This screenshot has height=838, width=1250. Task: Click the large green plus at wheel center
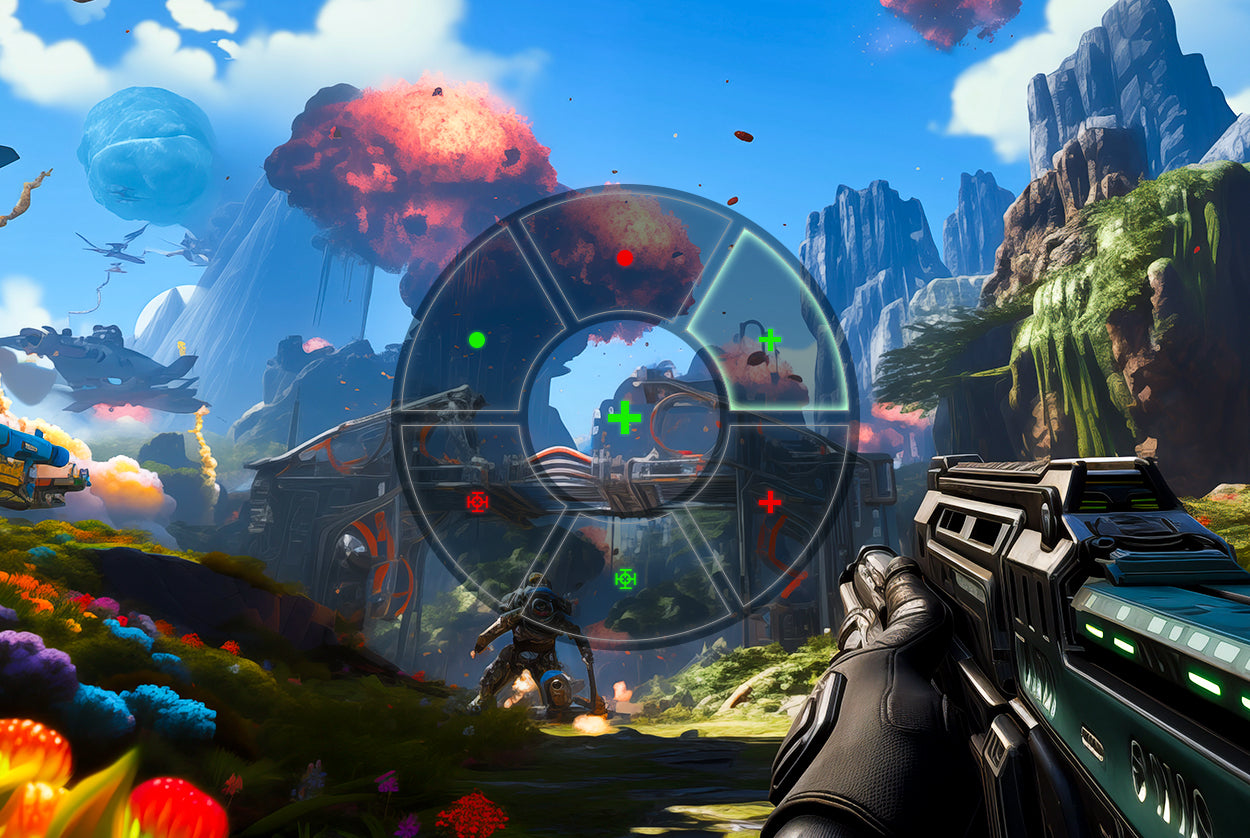pos(624,417)
